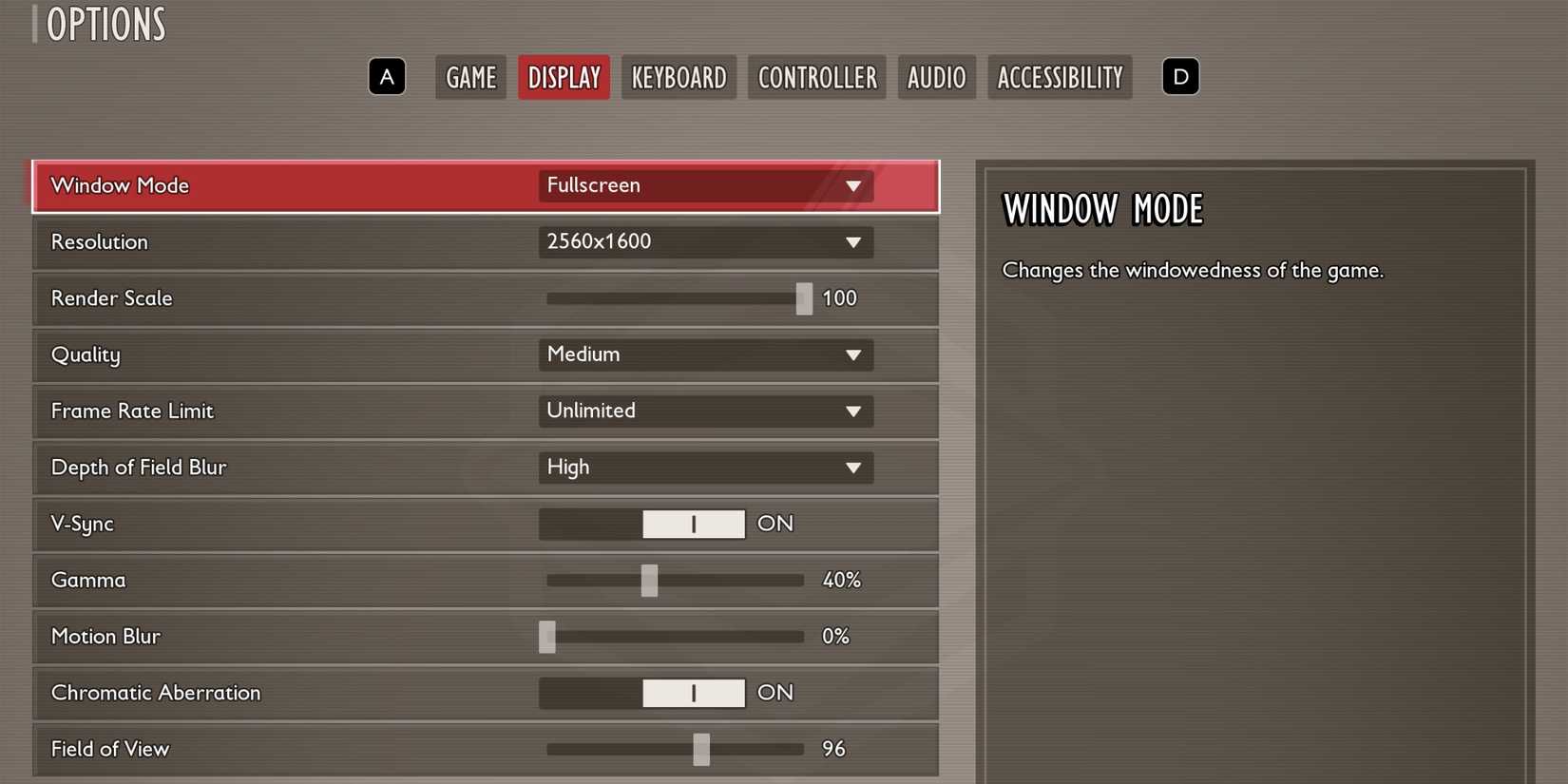Open the AUDIO settings tab
The height and width of the screenshot is (784, 1568).
936,77
